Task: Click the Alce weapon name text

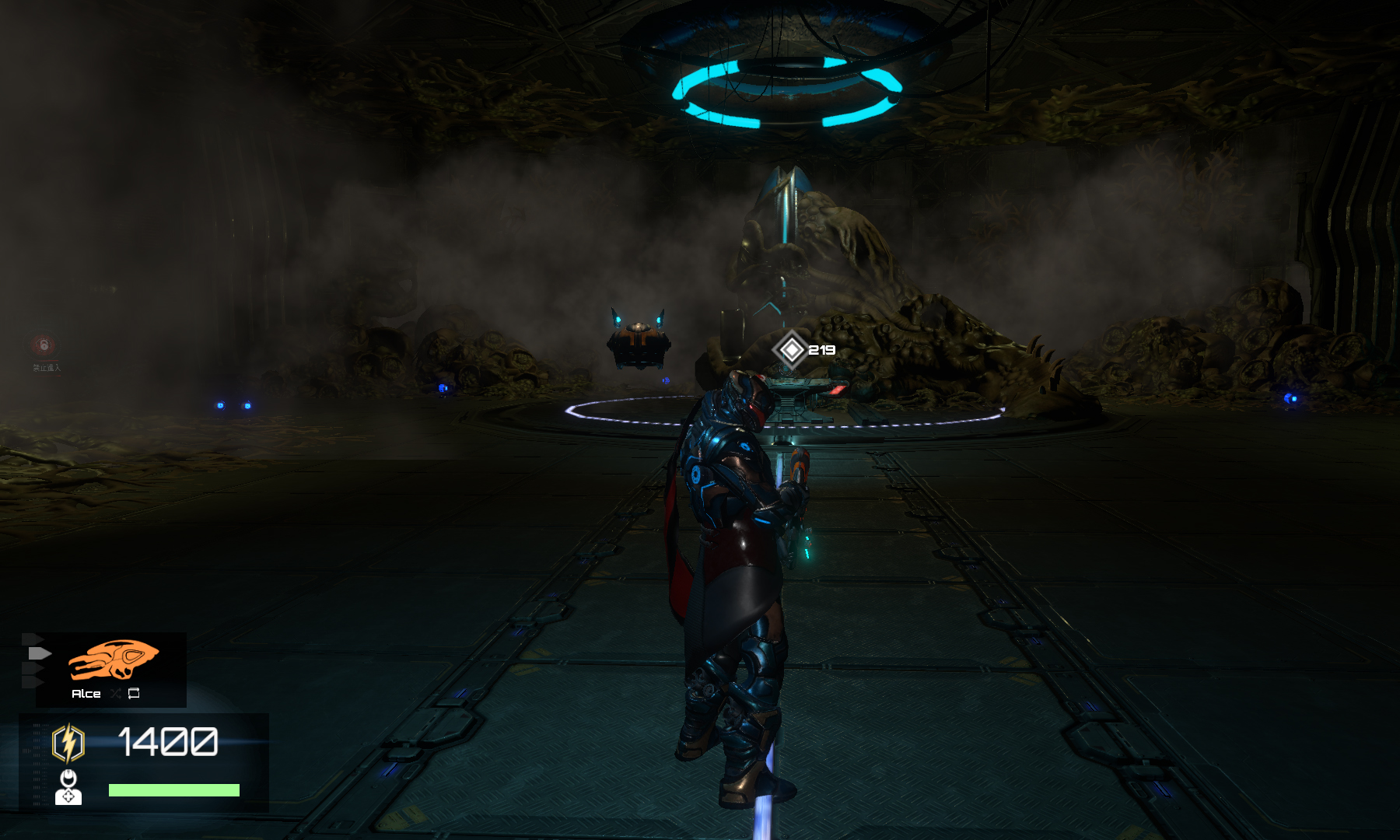Action: click(x=86, y=694)
